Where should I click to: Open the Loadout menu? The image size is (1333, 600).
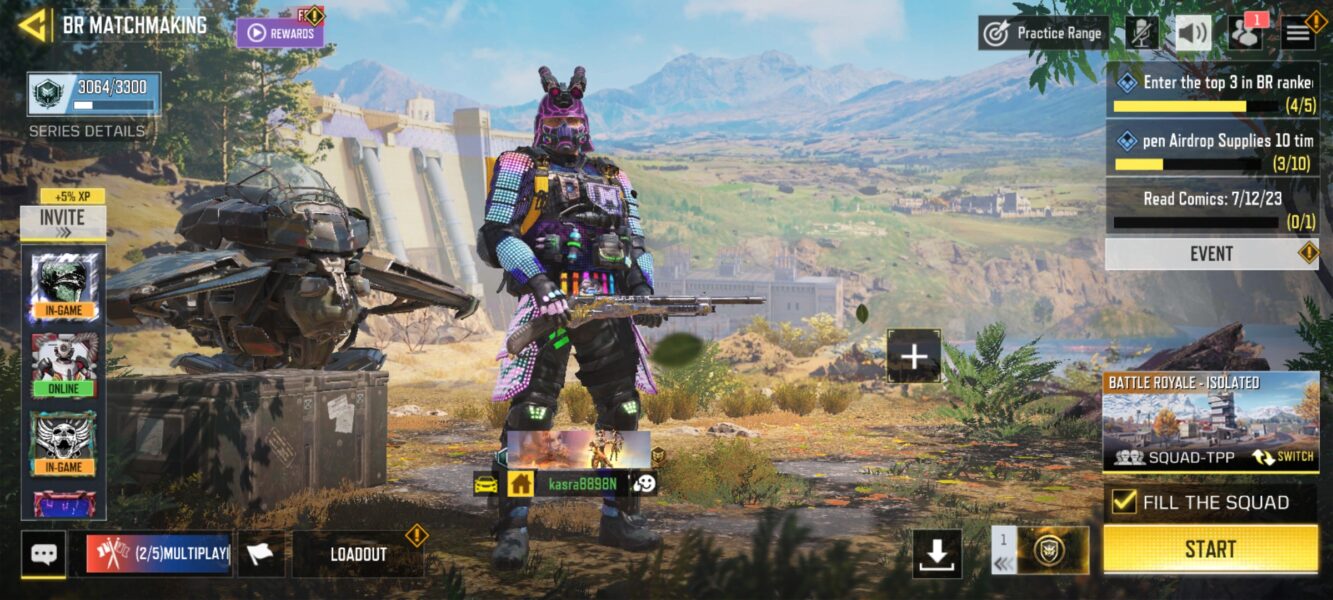pyautogui.click(x=358, y=554)
